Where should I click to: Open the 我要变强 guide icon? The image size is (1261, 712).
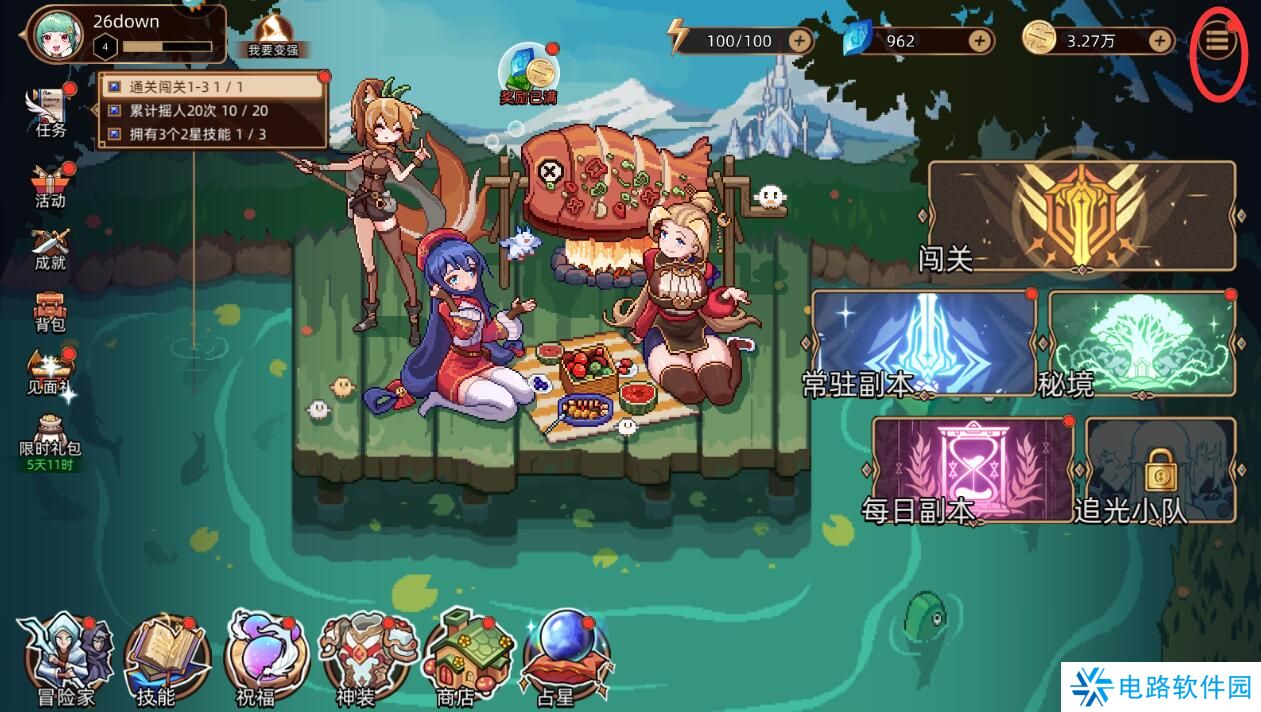(x=273, y=36)
